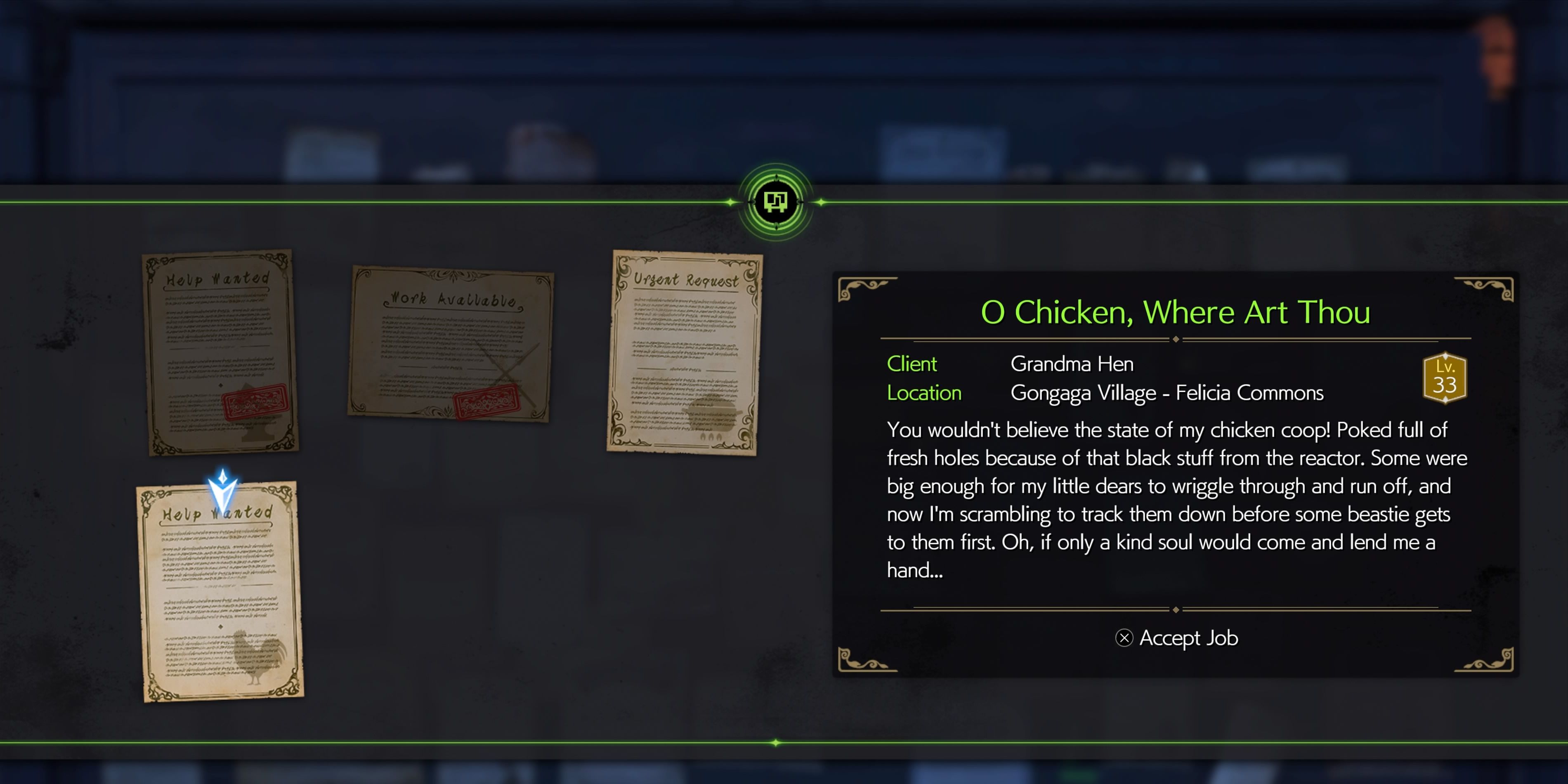Click the quest description text about the chicken coop

(1175, 499)
